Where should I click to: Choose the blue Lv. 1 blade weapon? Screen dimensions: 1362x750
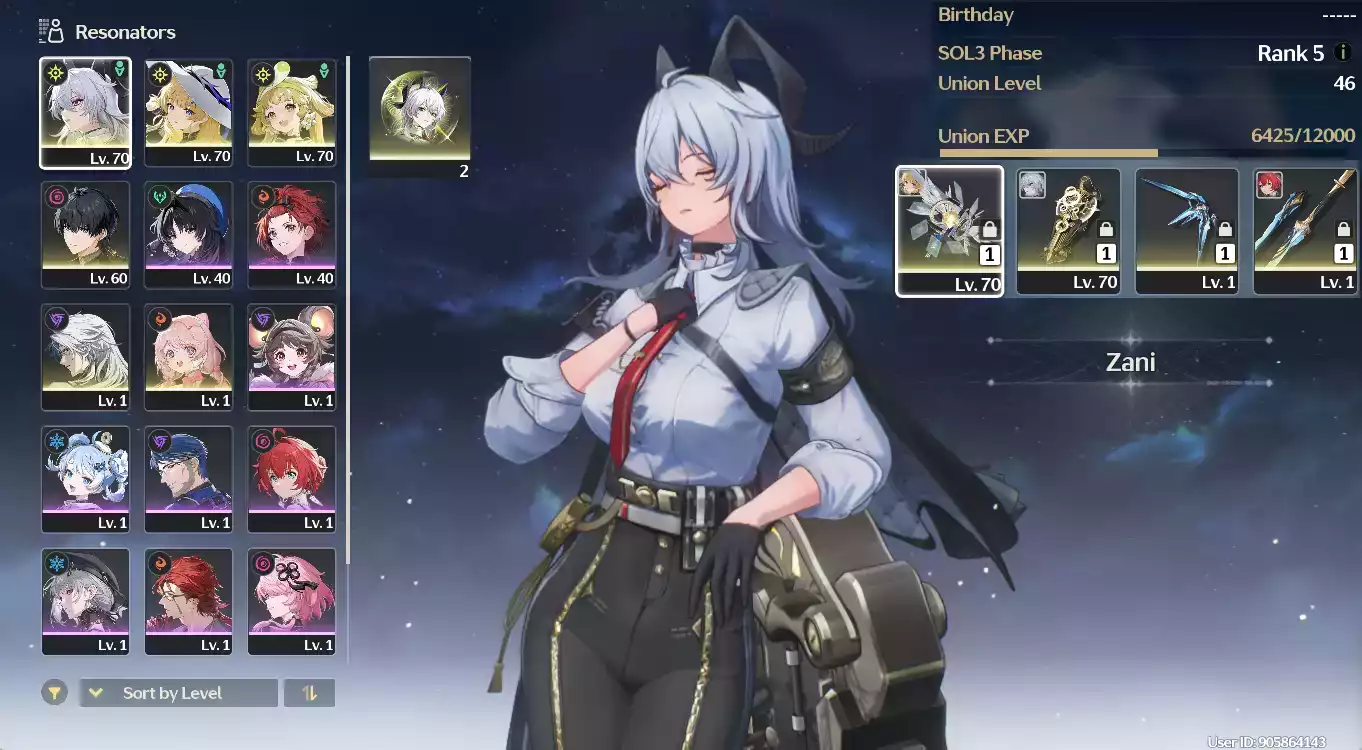1186,231
